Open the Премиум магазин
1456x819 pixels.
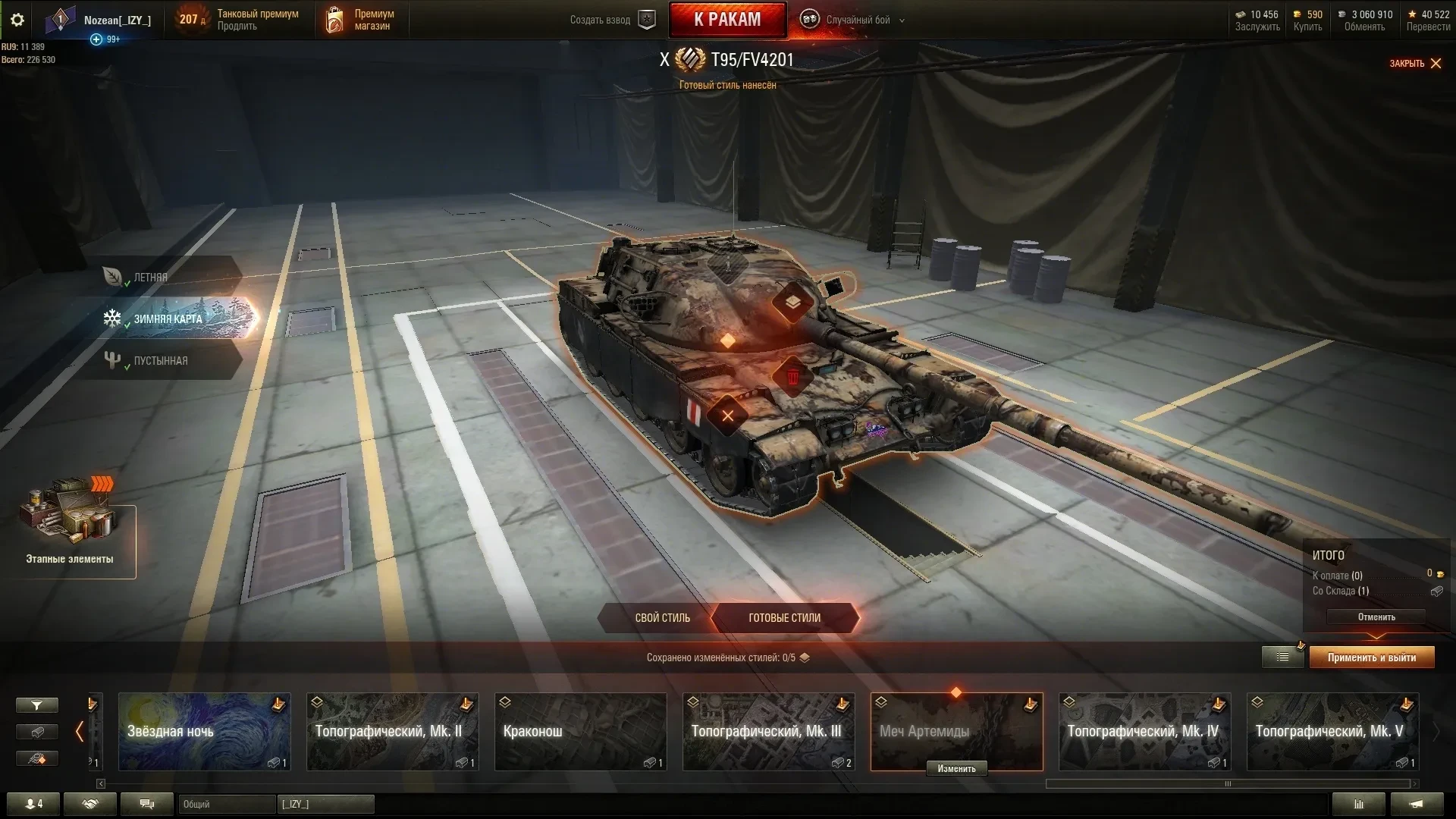(x=360, y=20)
